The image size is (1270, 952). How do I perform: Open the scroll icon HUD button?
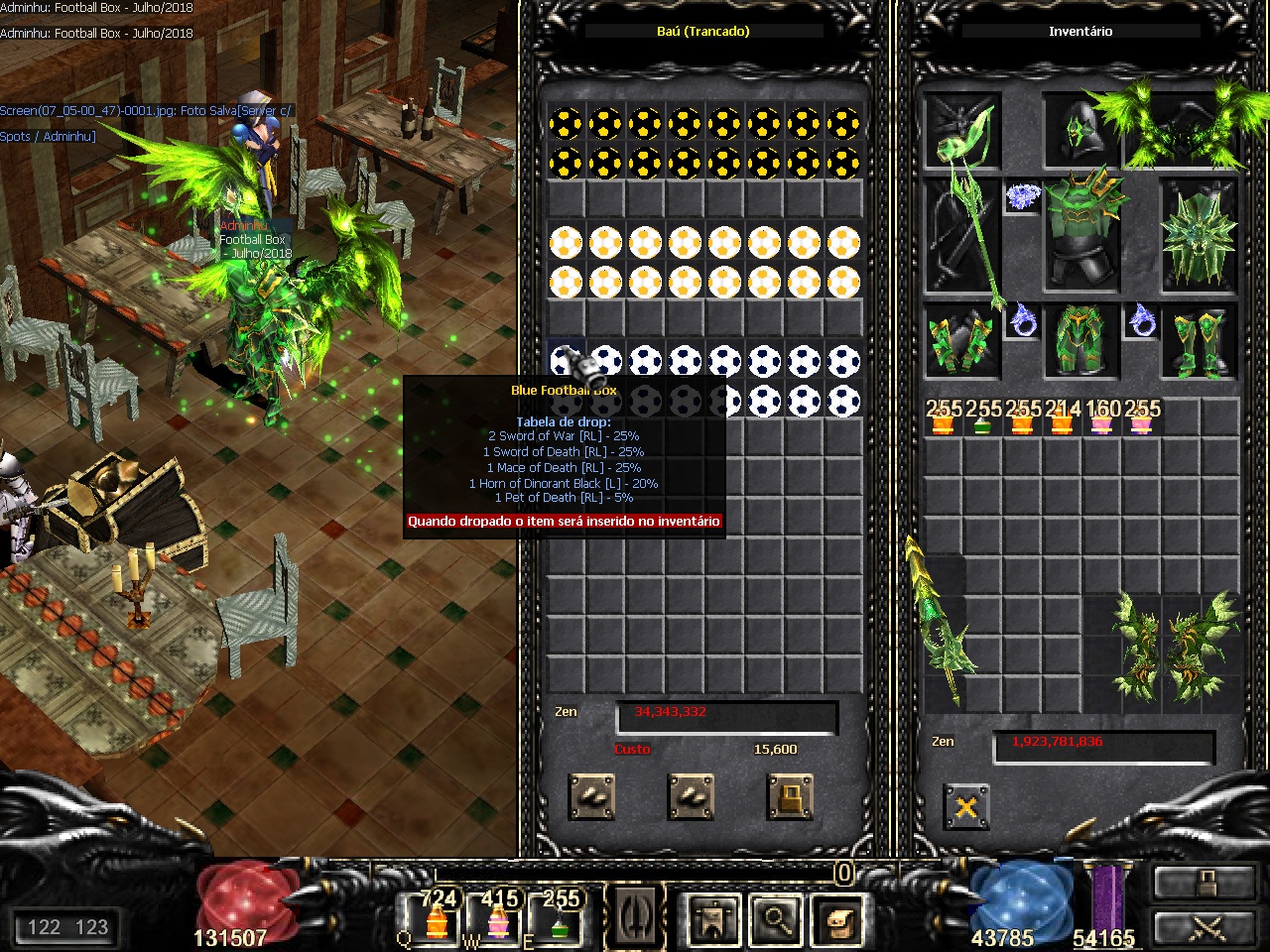[836, 920]
